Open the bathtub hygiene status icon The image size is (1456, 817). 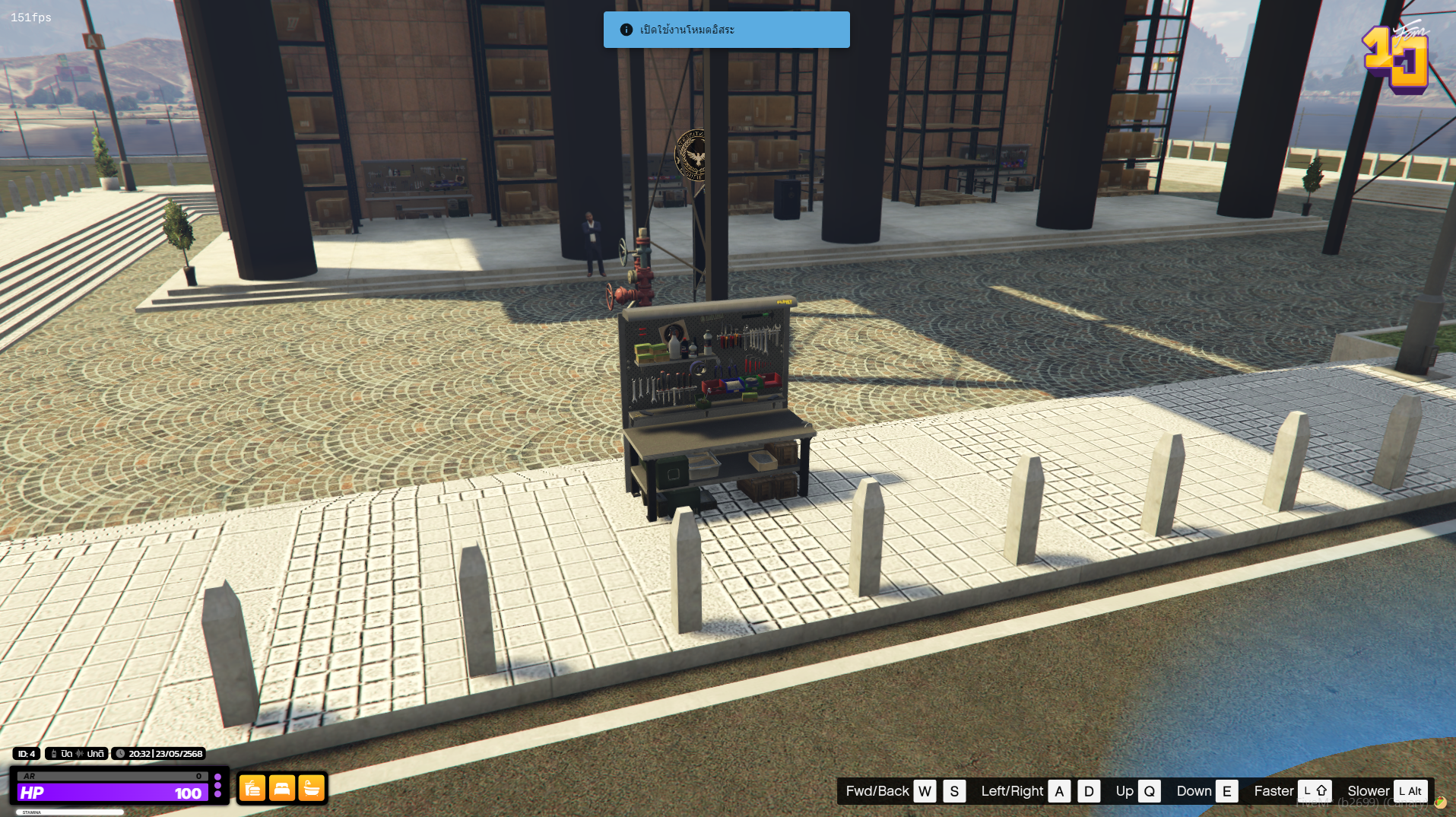(x=312, y=789)
